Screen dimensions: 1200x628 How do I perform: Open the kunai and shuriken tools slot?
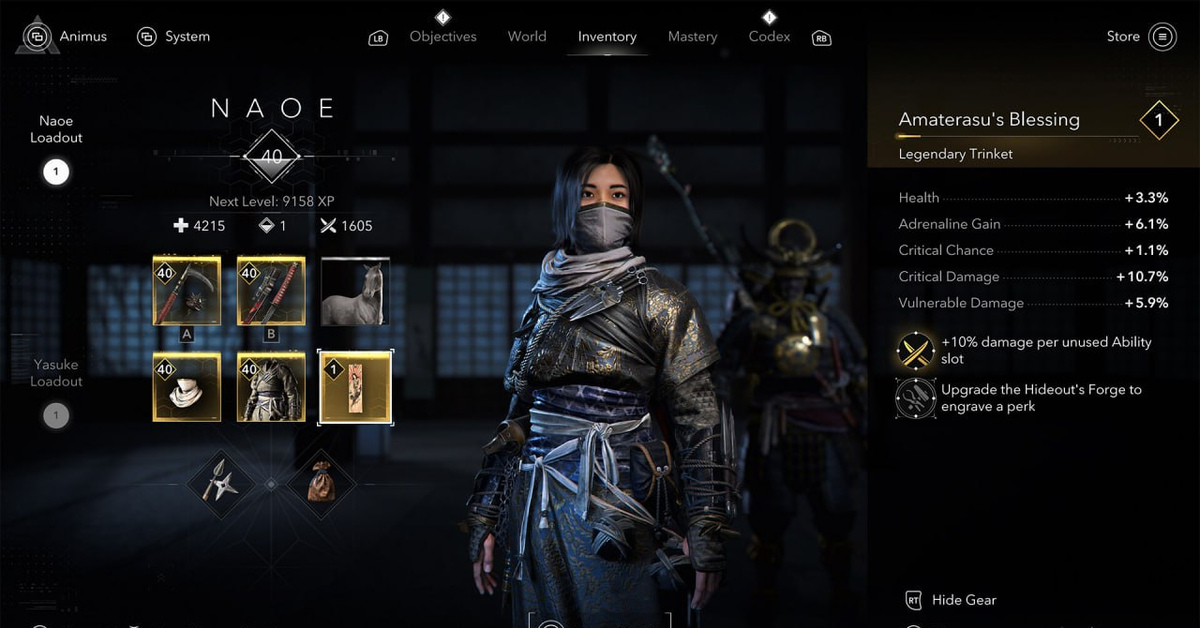coord(220,484)
